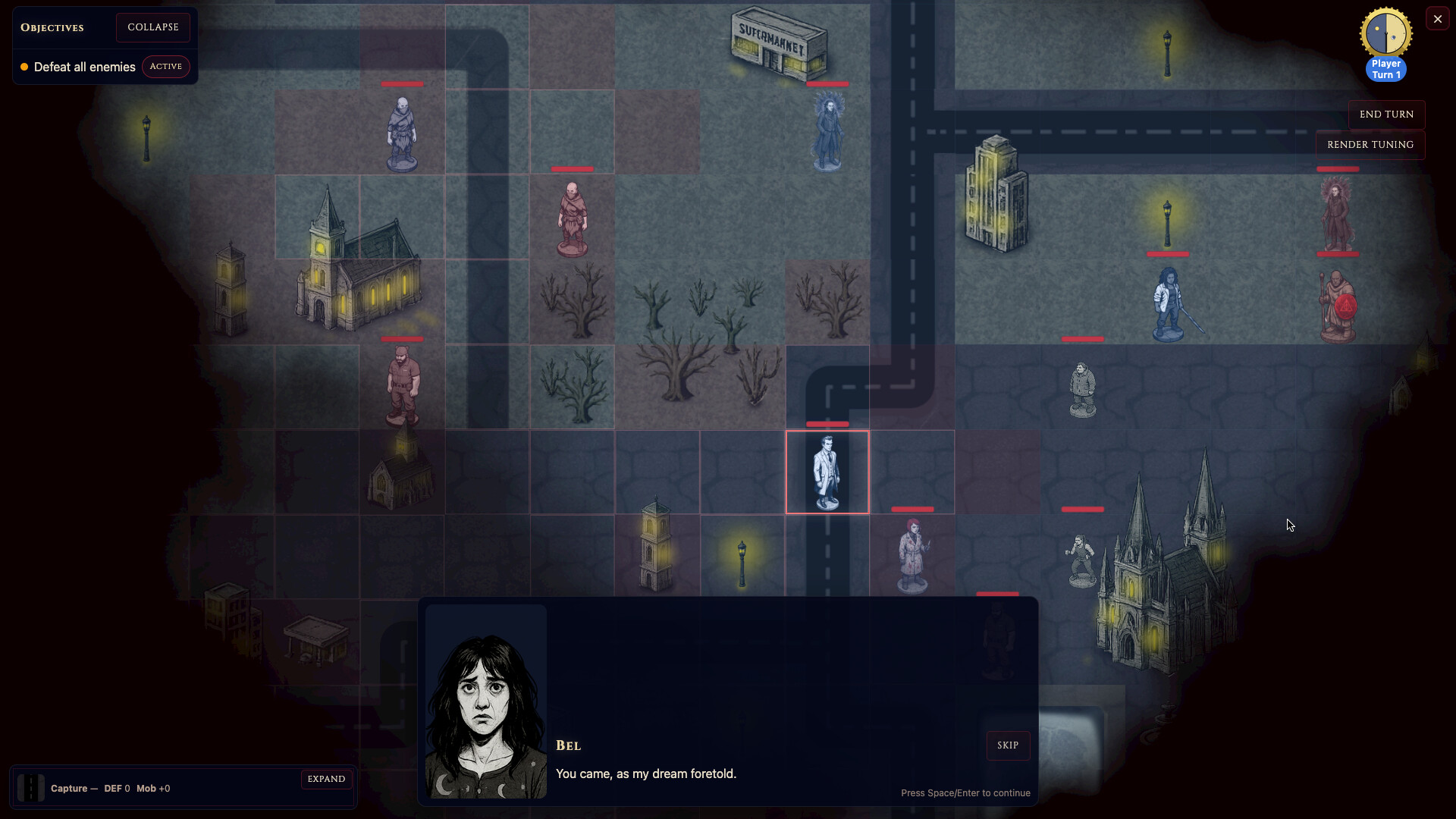Screen dimensions: 1456x819
Task: Select the white-coated detective on the highlighted tile
Action: [x=827, y=470]
